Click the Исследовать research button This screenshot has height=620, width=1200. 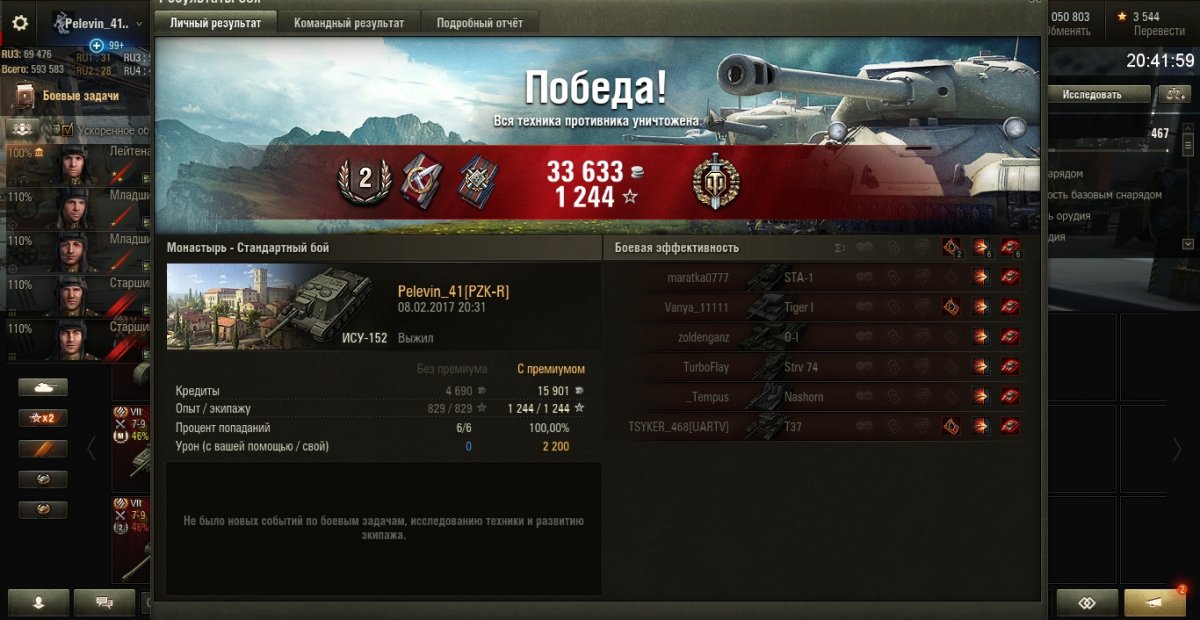(1092, 94)
